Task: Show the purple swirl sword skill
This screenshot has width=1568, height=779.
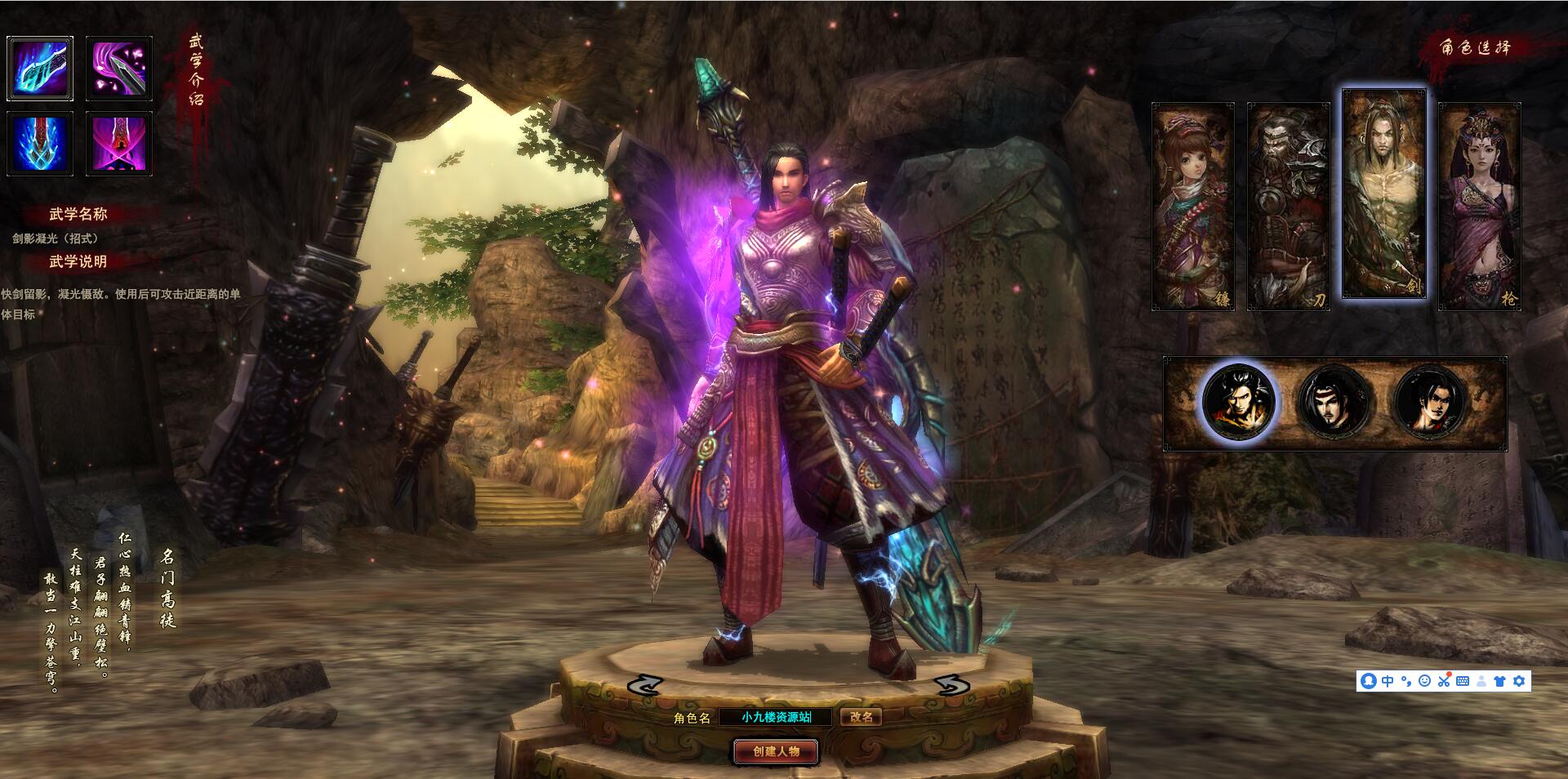Action: click(119, 69)
